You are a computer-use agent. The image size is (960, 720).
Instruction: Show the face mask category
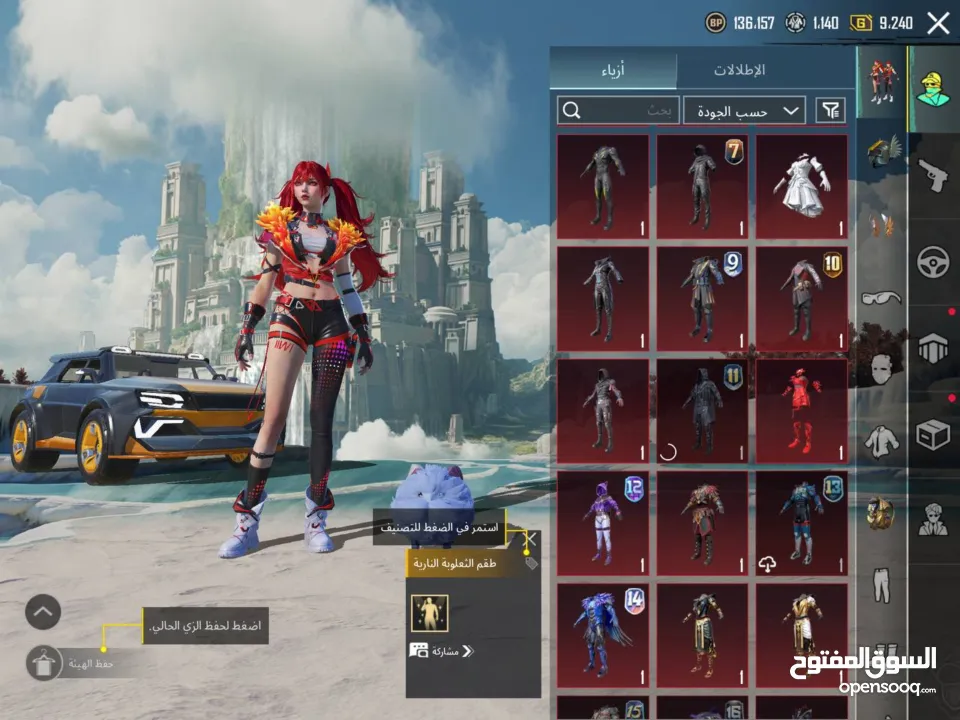(881, 368)
